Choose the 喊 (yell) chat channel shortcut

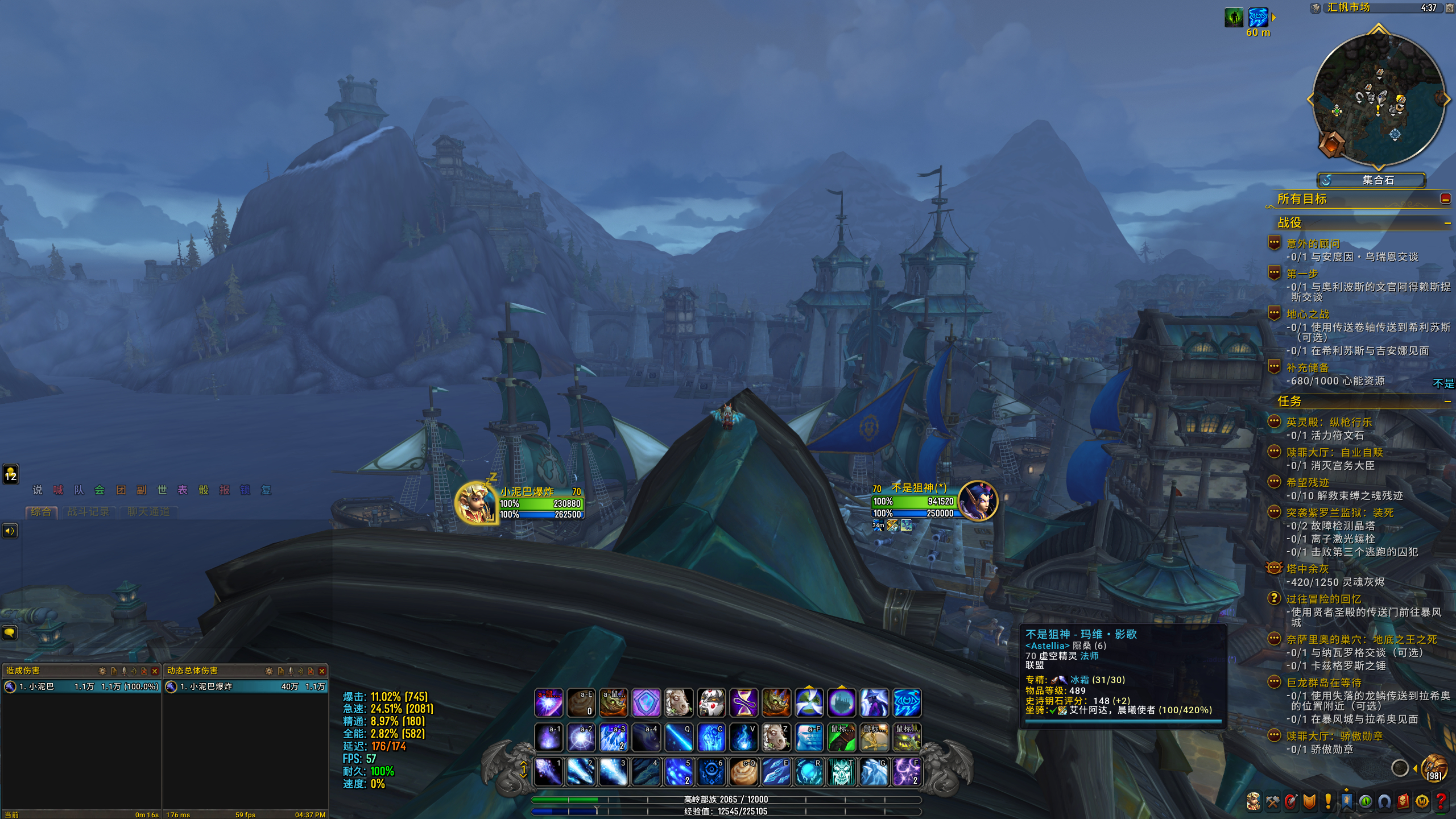pos(58,490)
